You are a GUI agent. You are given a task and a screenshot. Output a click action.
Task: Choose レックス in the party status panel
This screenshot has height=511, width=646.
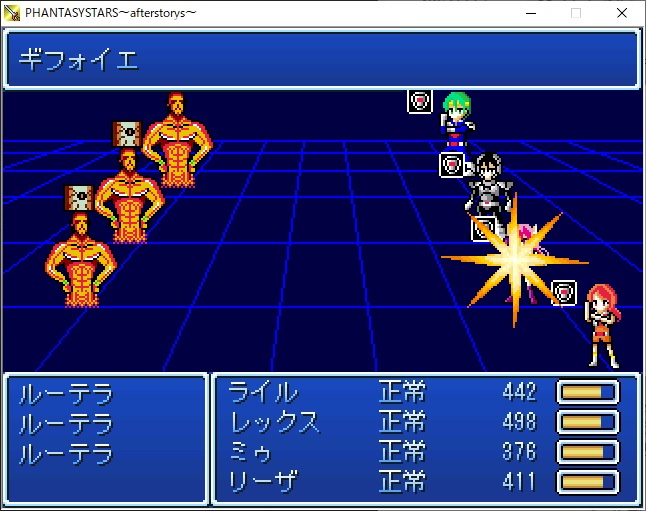(274, 422)
